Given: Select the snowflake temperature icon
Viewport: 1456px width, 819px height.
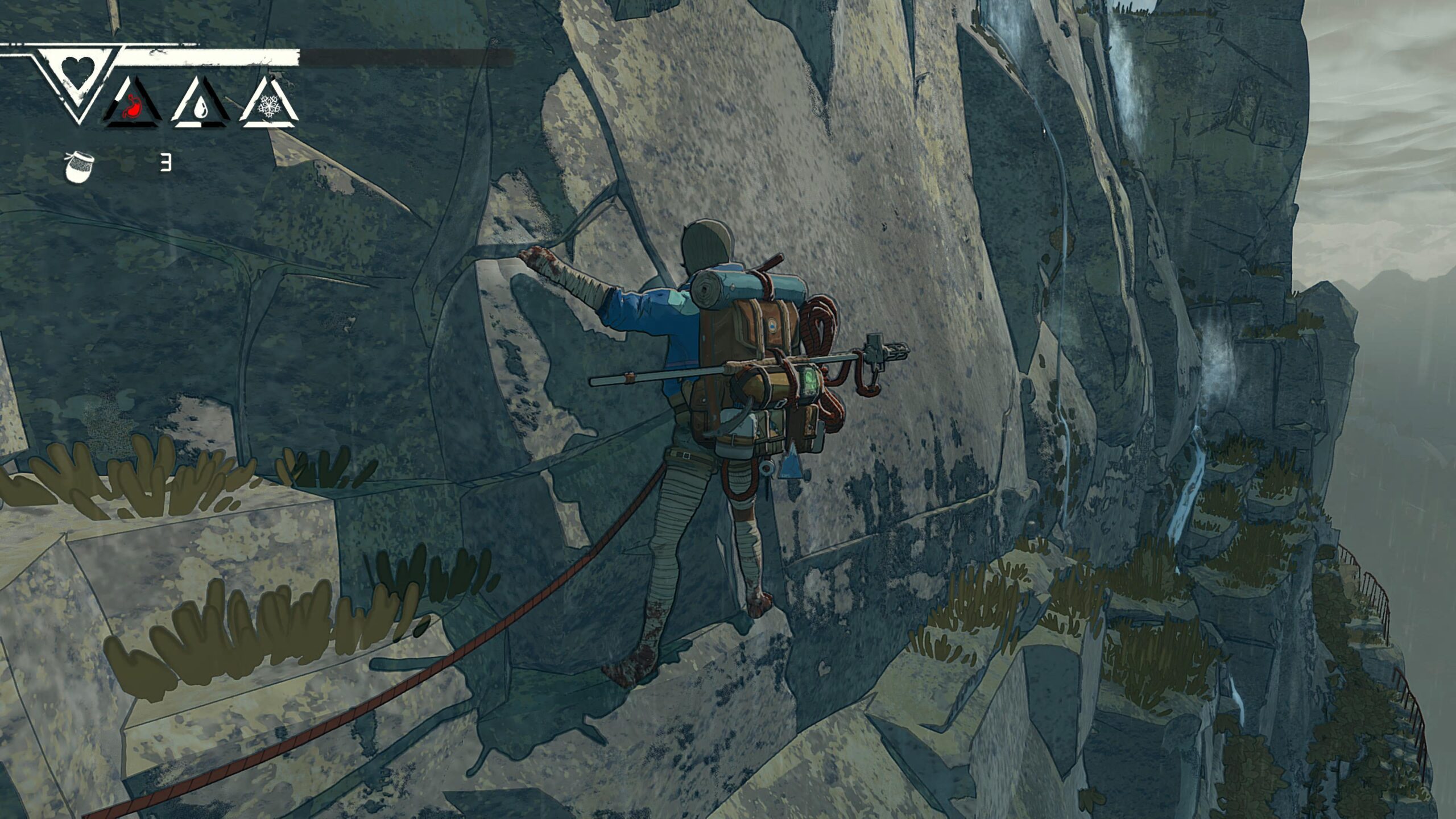Looking at the screenshot, I should point(267,106).
